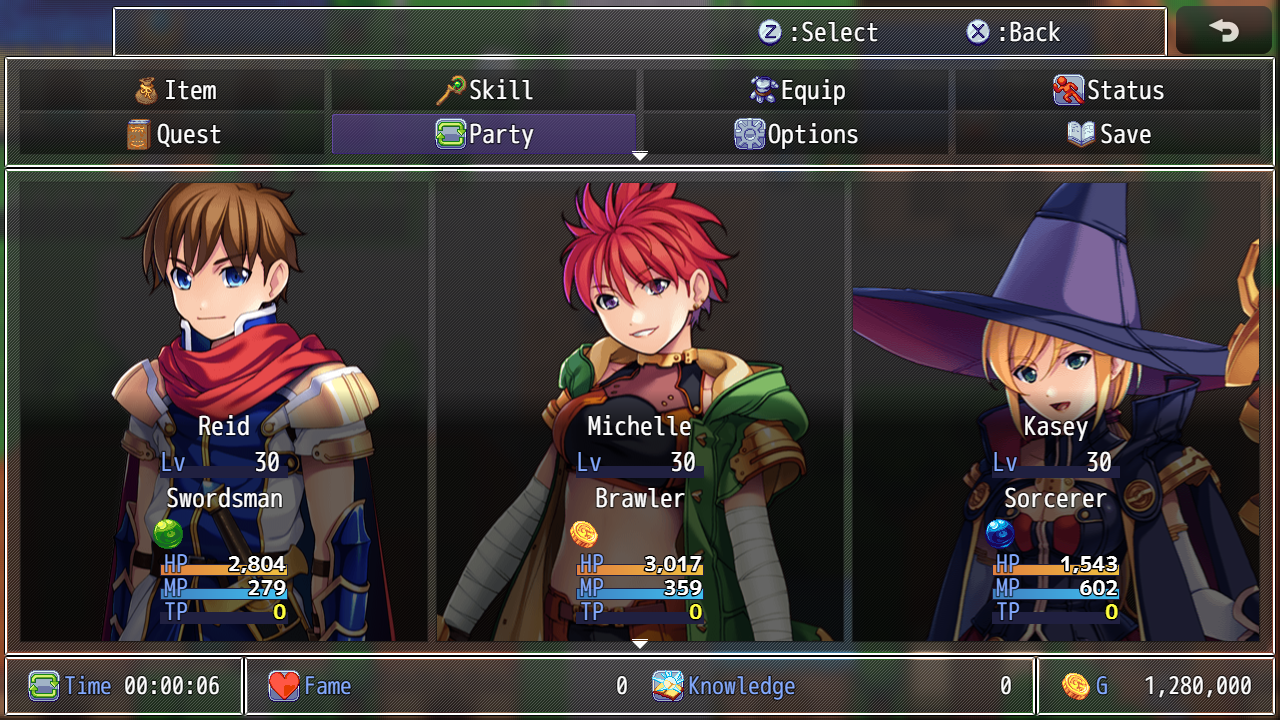Click the back arrow button

(x=1223, y=31)
